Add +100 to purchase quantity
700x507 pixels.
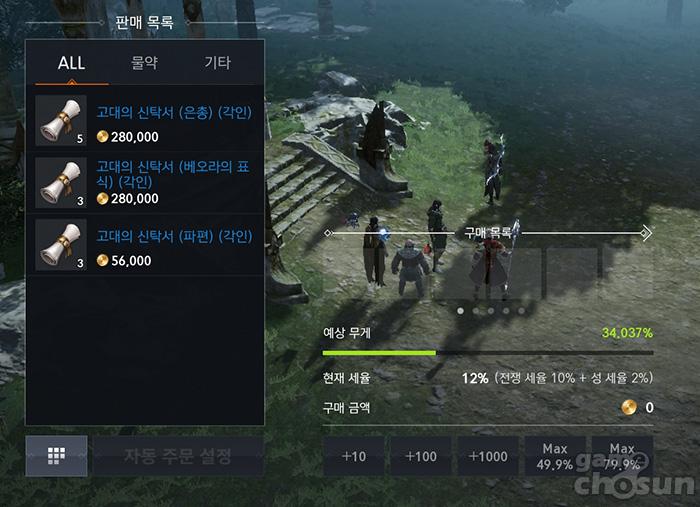point(421,456)
